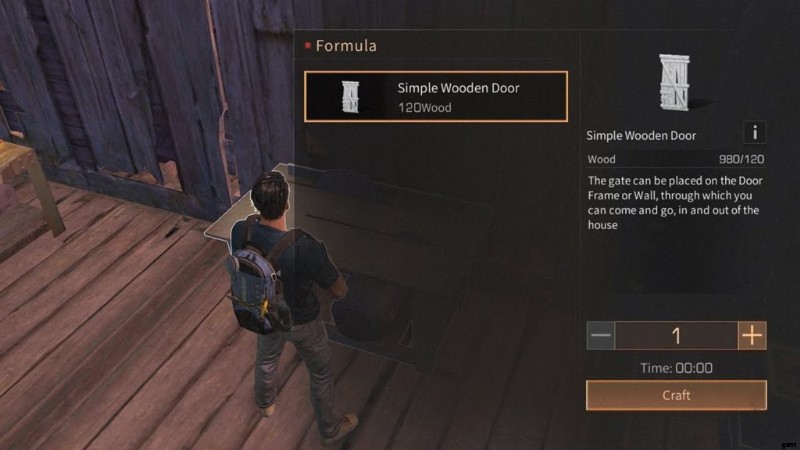Screen dimensions: 800x450
Task: Increase craft quantity with plus button
Action: tap(752, 335)
